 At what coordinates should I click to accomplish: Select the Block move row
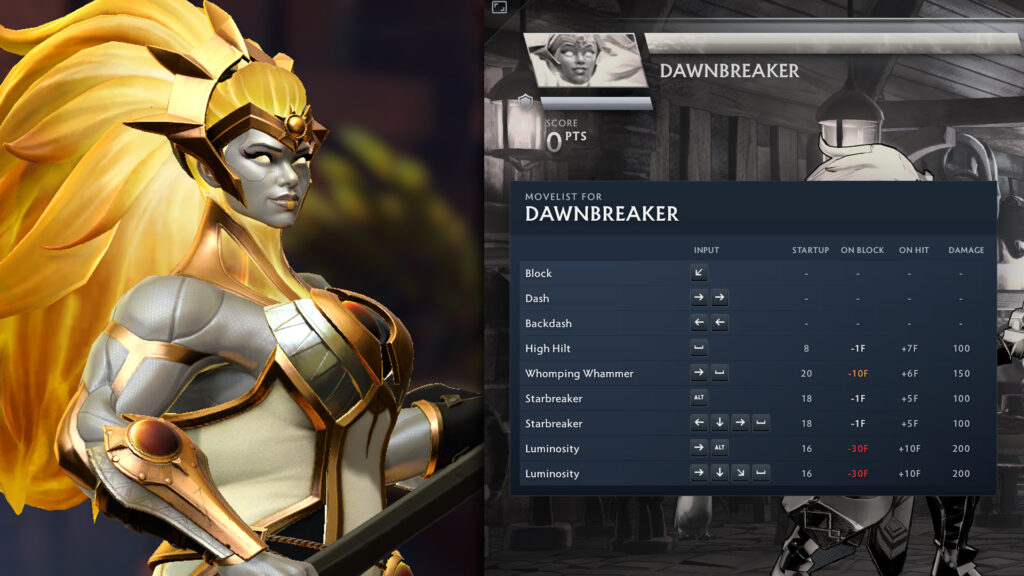(x=752, y=273)
